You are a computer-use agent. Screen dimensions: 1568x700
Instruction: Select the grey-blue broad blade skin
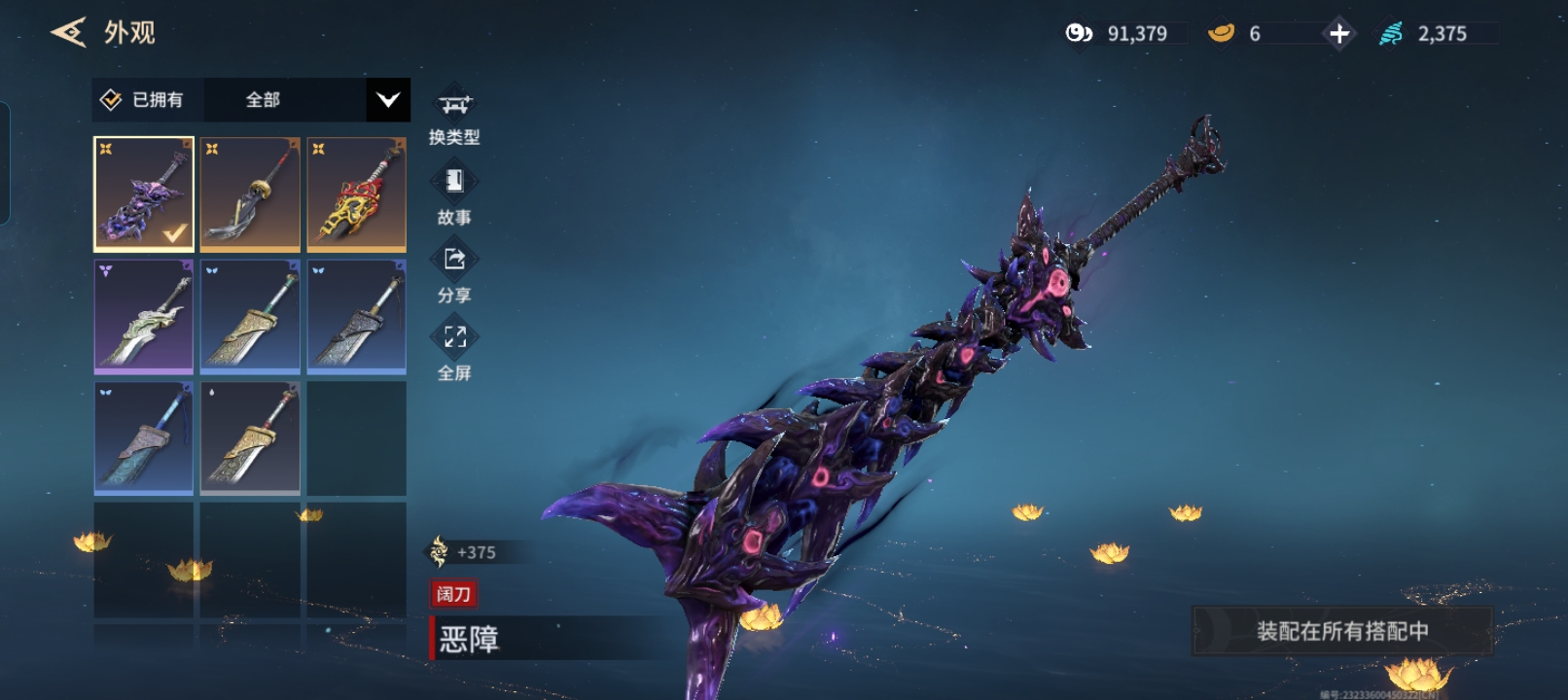357,316
